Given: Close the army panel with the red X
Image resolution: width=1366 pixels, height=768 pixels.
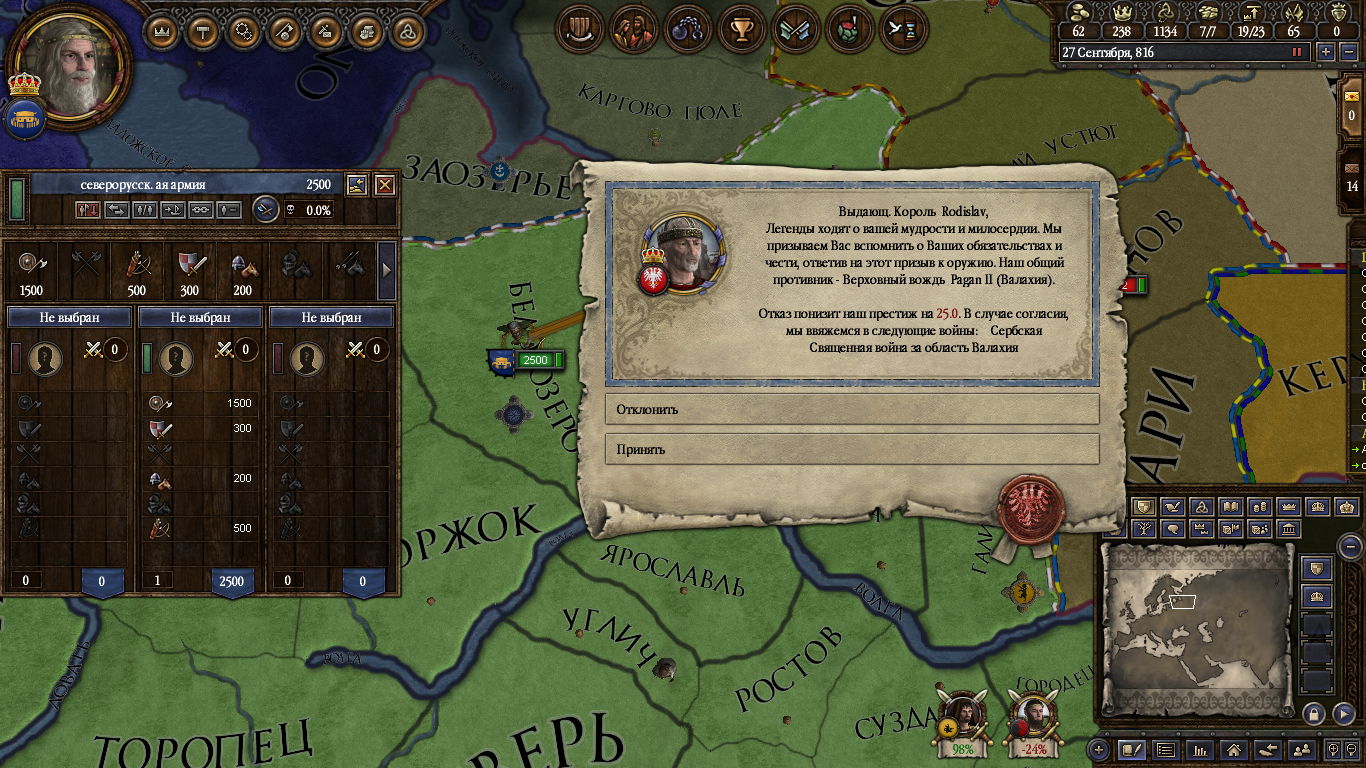Looking at the screenshot, I should click(385, 185).
